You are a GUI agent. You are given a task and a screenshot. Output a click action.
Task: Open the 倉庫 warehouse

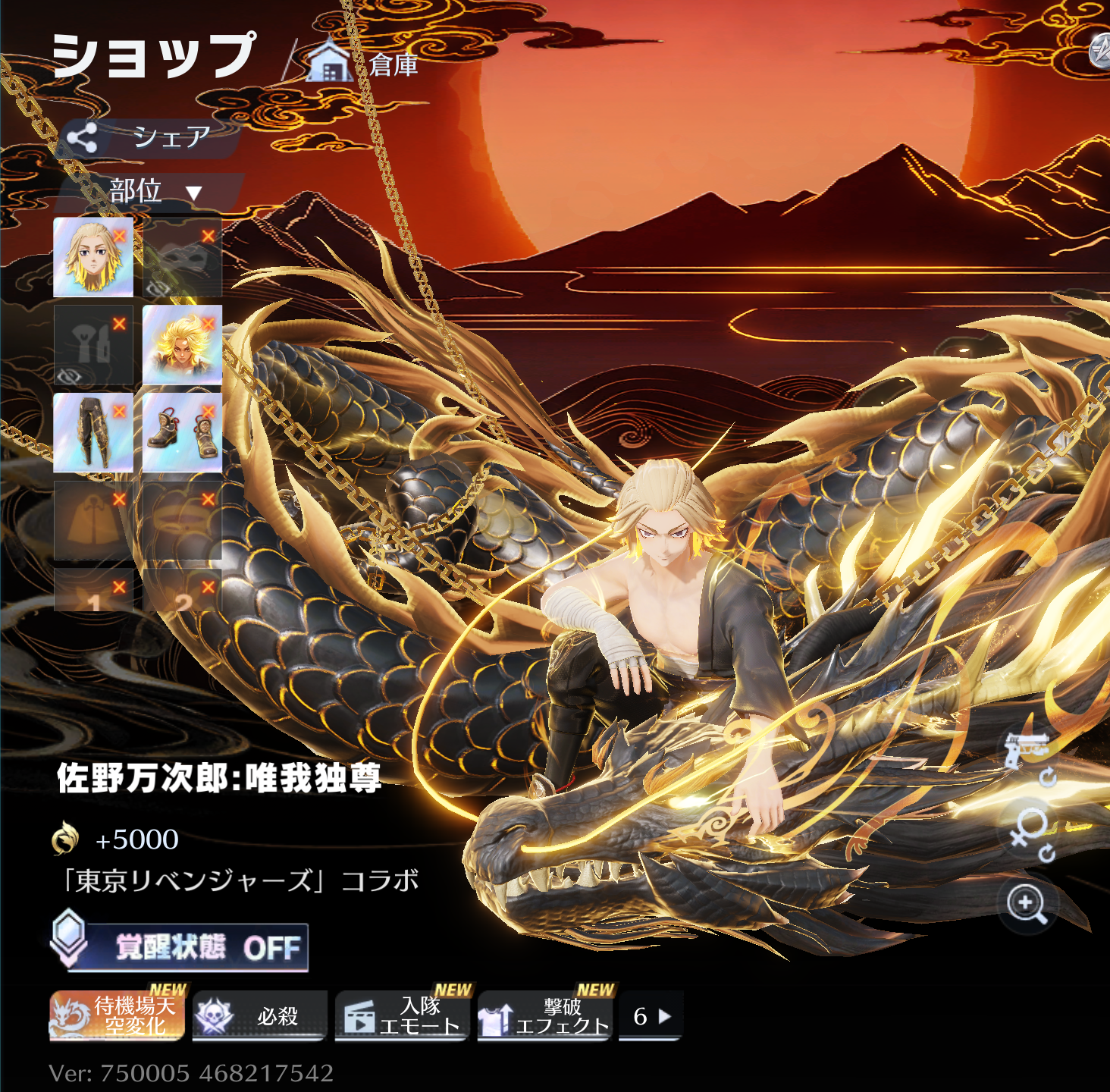coord(364,64)
